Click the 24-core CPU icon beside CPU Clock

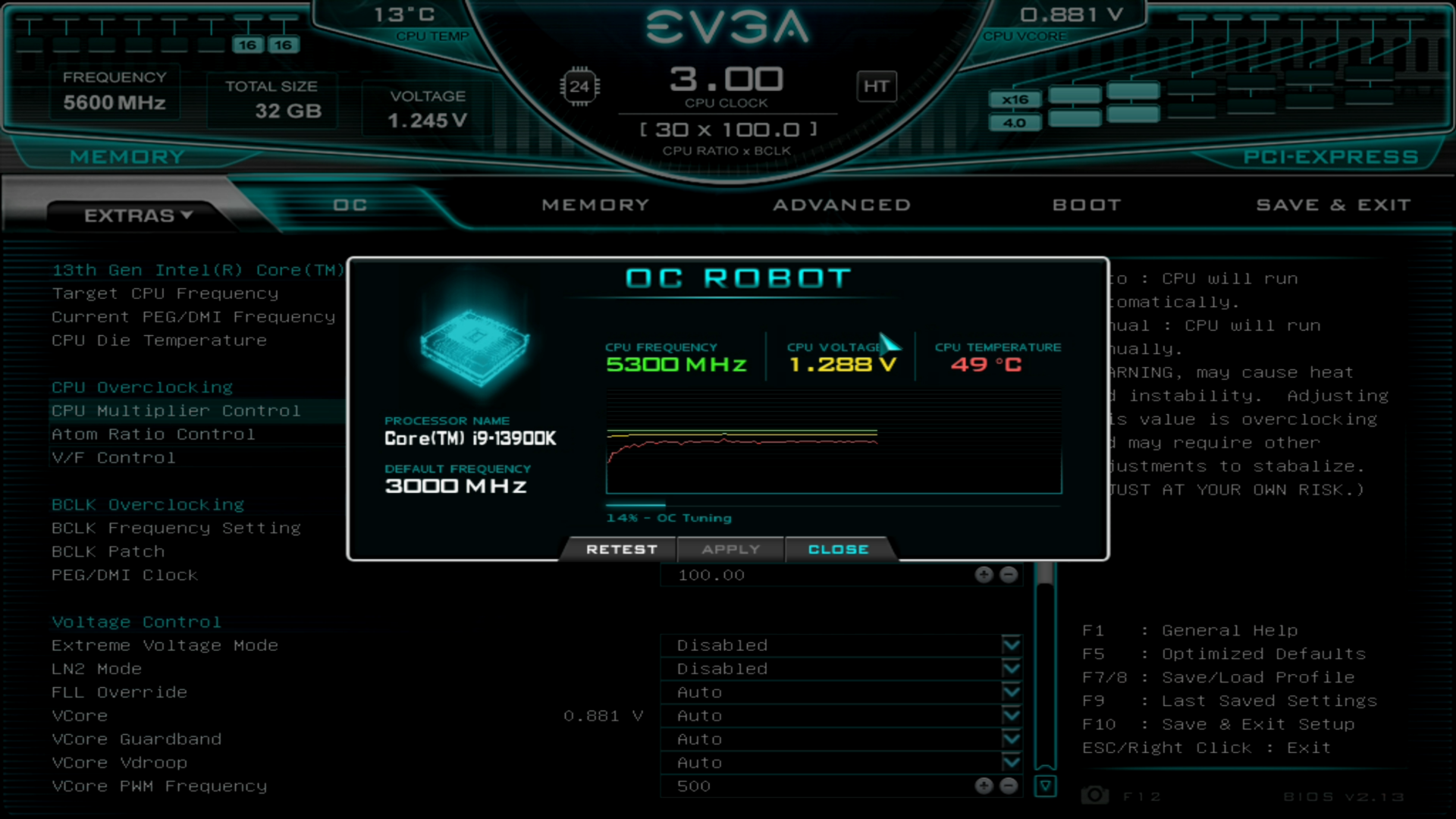tap(581, 86)
